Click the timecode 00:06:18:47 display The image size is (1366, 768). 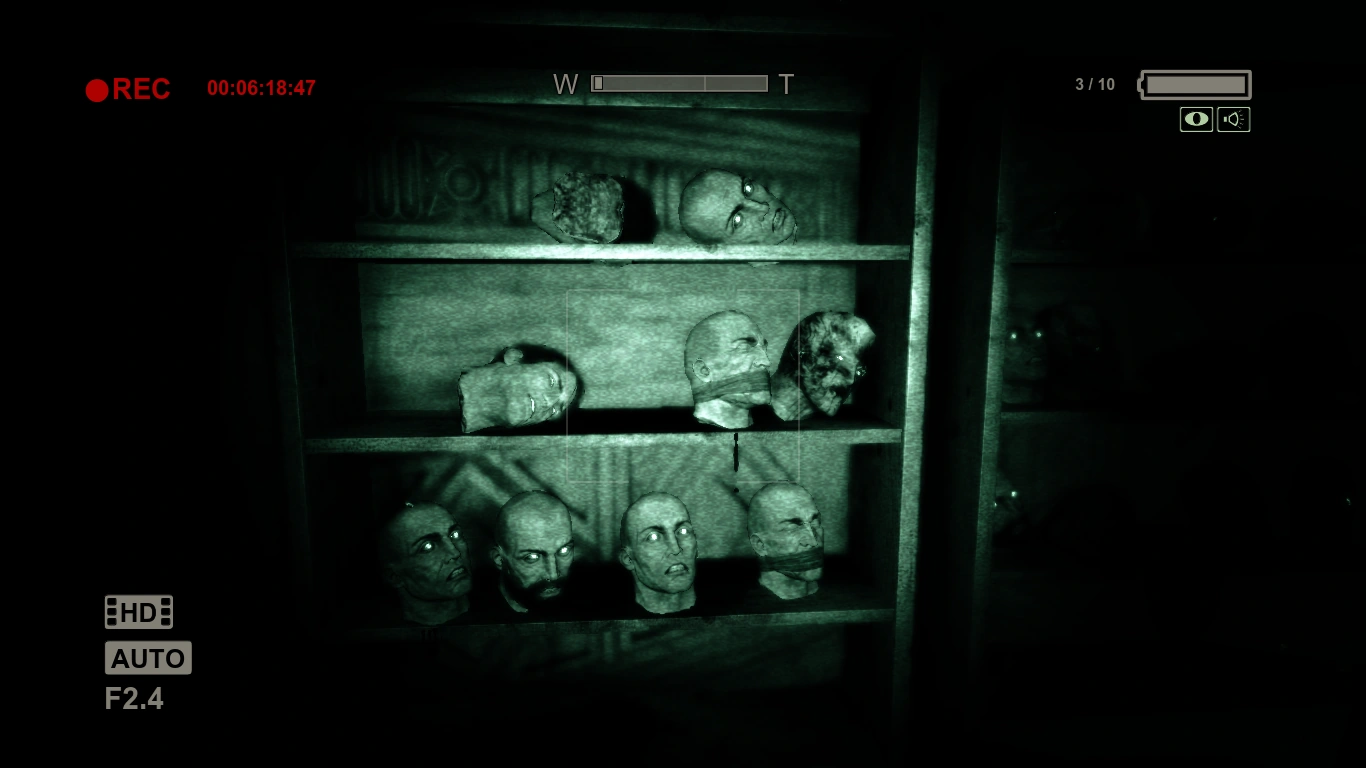tap(260, 87)
